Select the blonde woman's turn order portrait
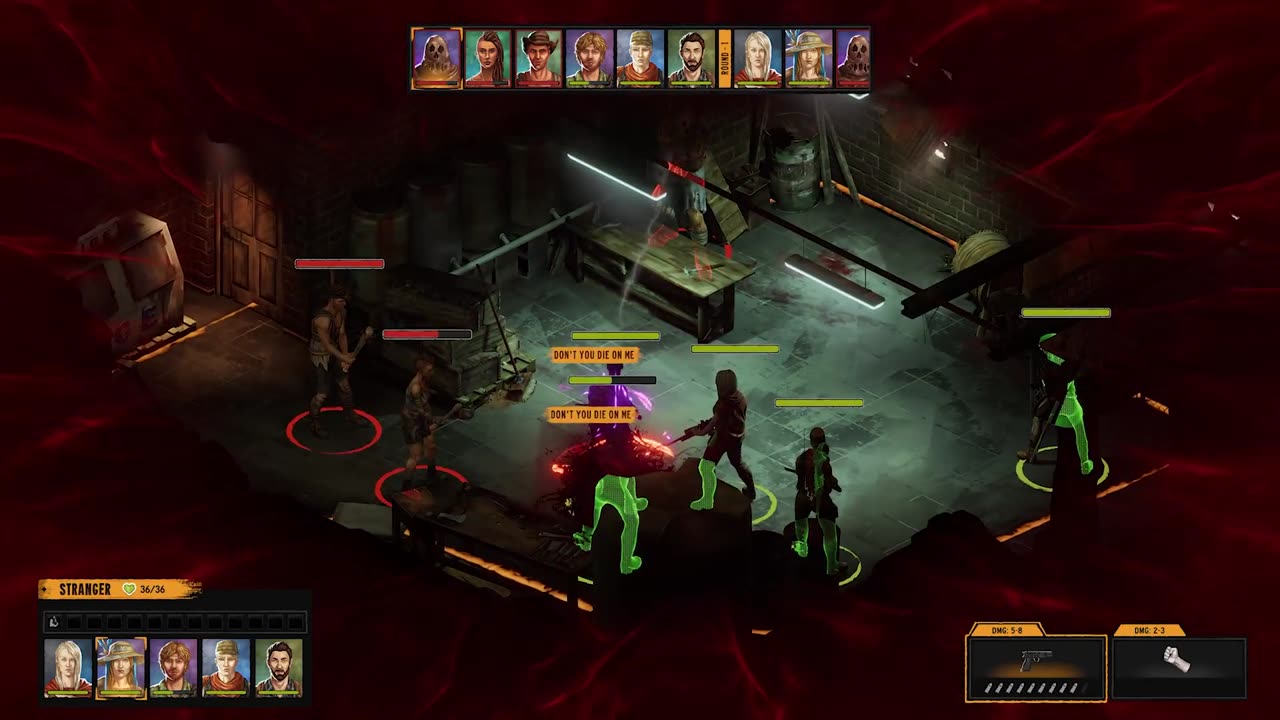The image size is (1280, 720). pos(758,58)
